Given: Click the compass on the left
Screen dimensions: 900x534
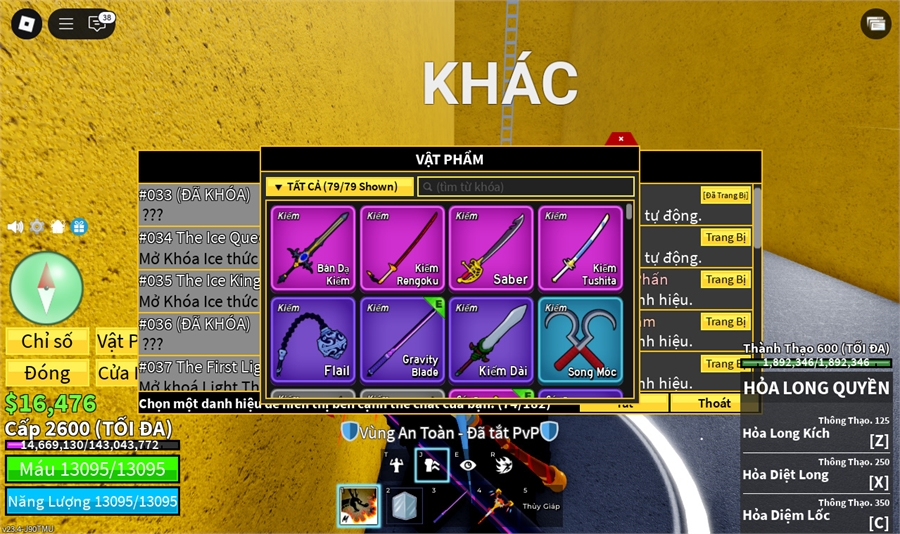Looking at the screenshot, I should [46, 288].
